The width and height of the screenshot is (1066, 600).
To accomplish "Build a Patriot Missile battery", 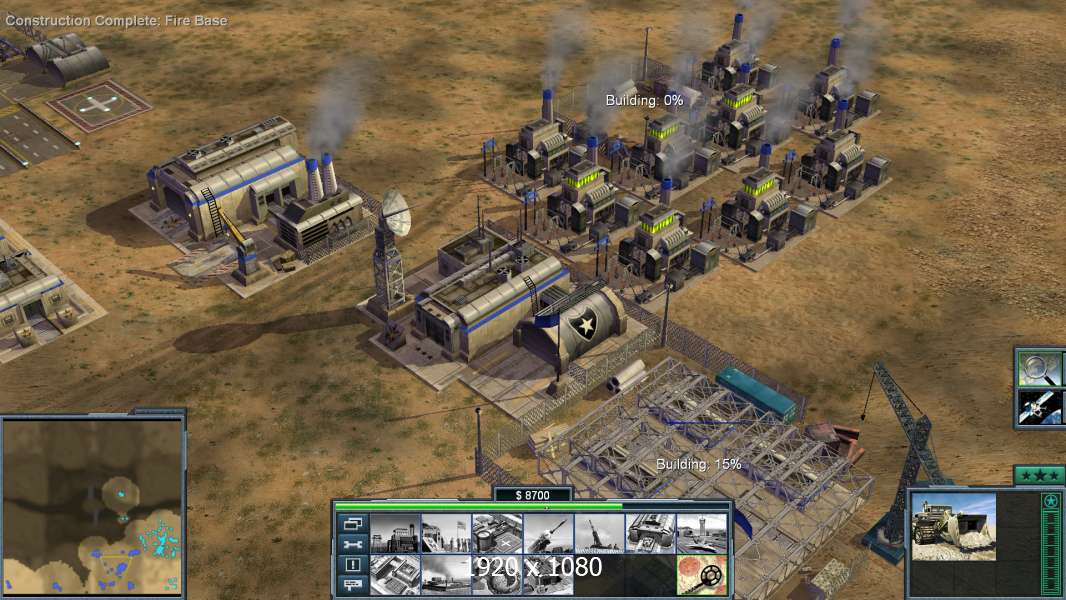I will (548, 534).
